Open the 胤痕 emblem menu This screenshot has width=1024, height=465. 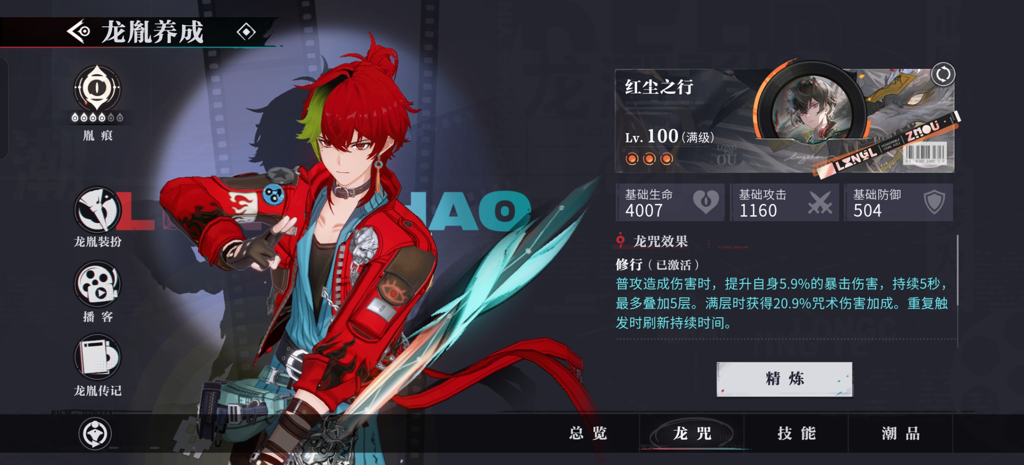97,90
